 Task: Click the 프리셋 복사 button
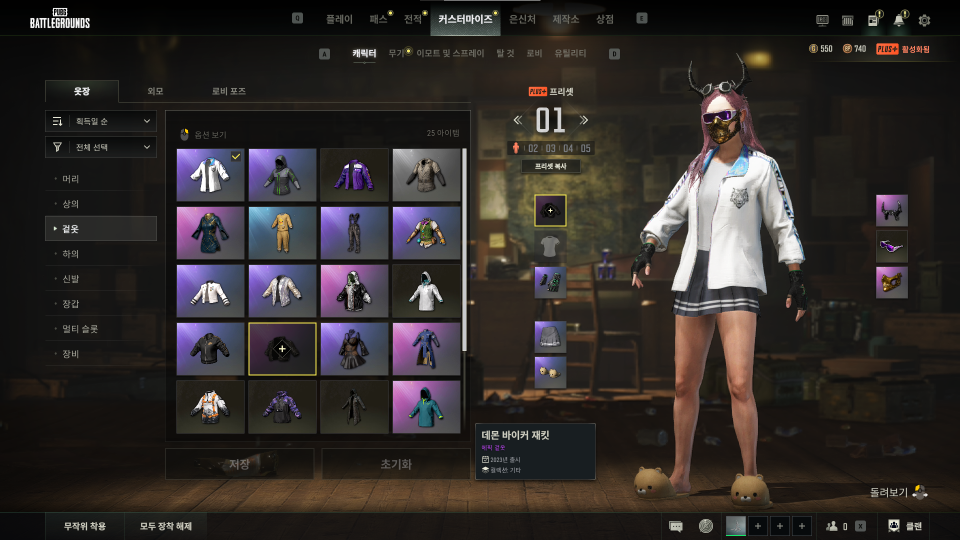(550, 167)
